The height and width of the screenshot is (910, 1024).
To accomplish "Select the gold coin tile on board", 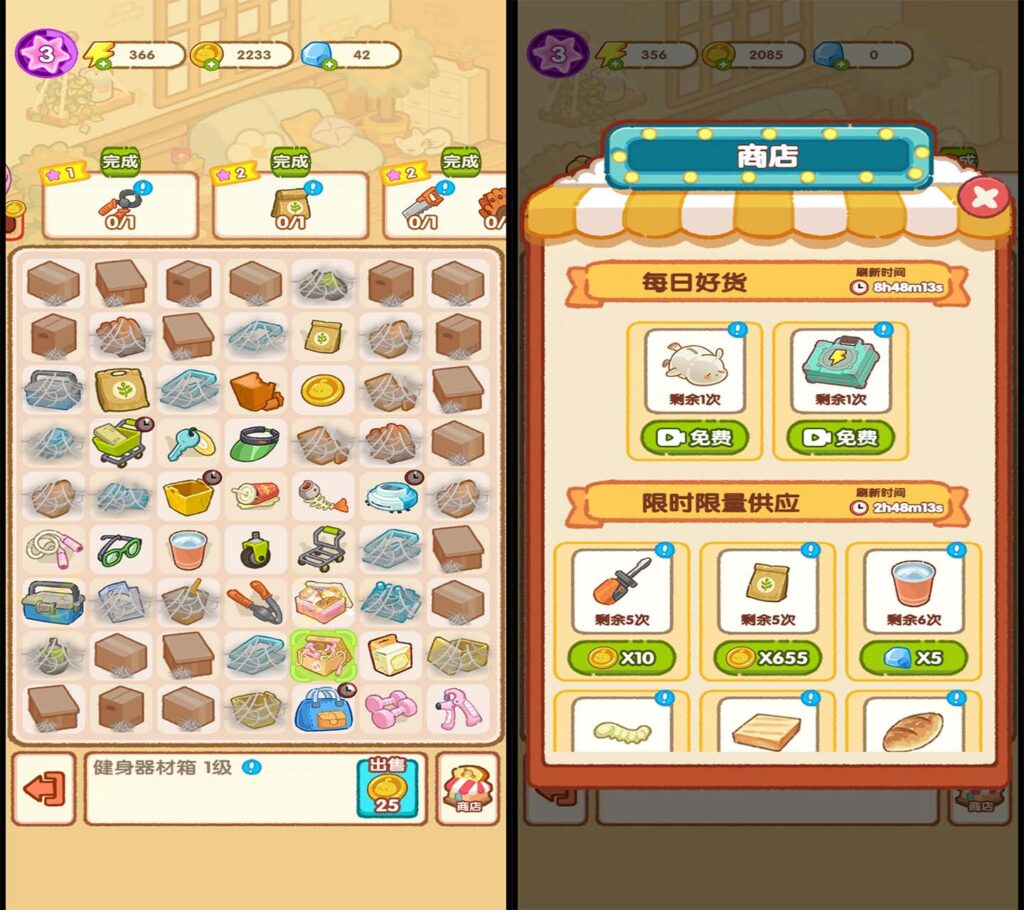I will (322, 389).
